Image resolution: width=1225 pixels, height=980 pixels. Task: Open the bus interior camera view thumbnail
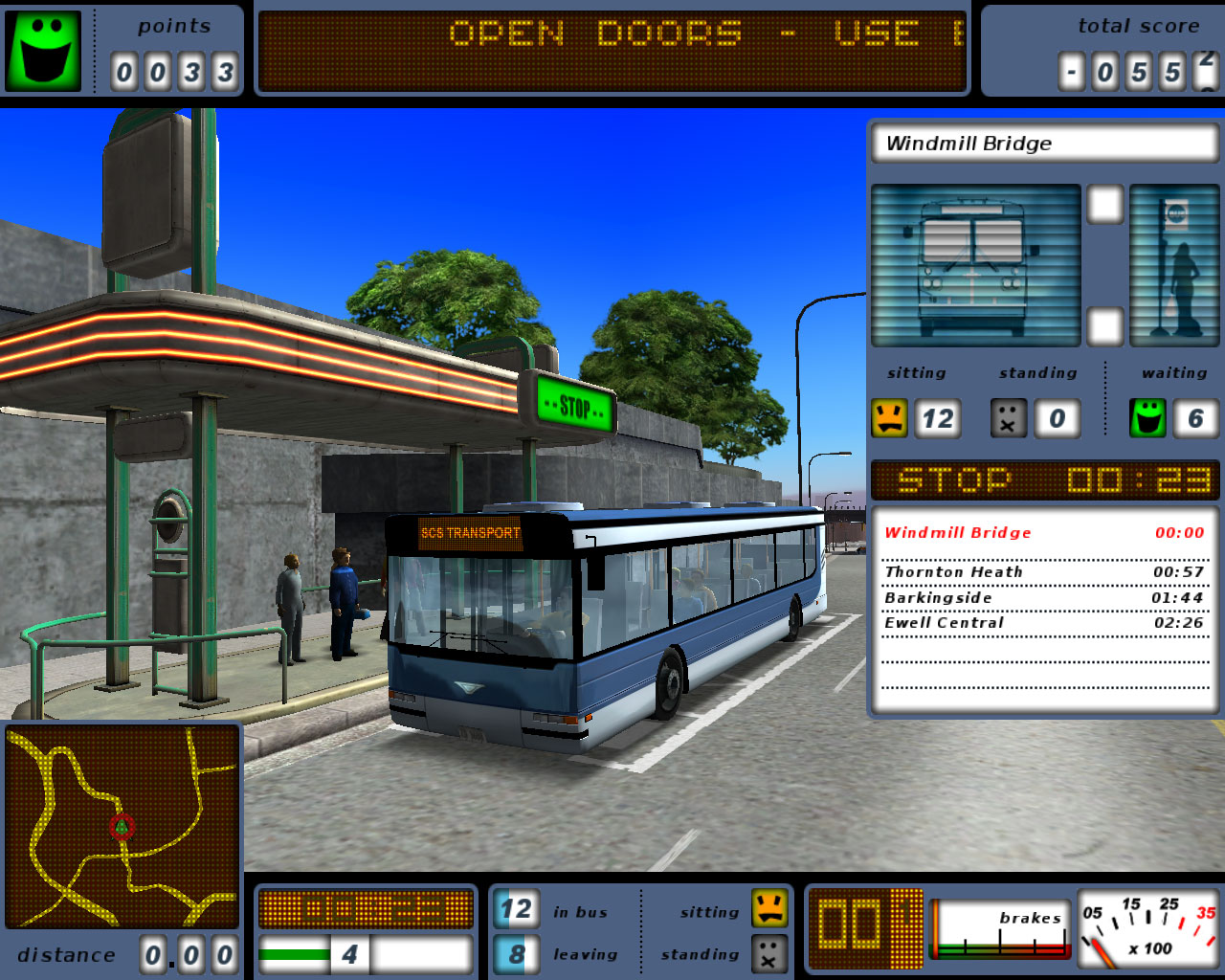coord(976,265)
